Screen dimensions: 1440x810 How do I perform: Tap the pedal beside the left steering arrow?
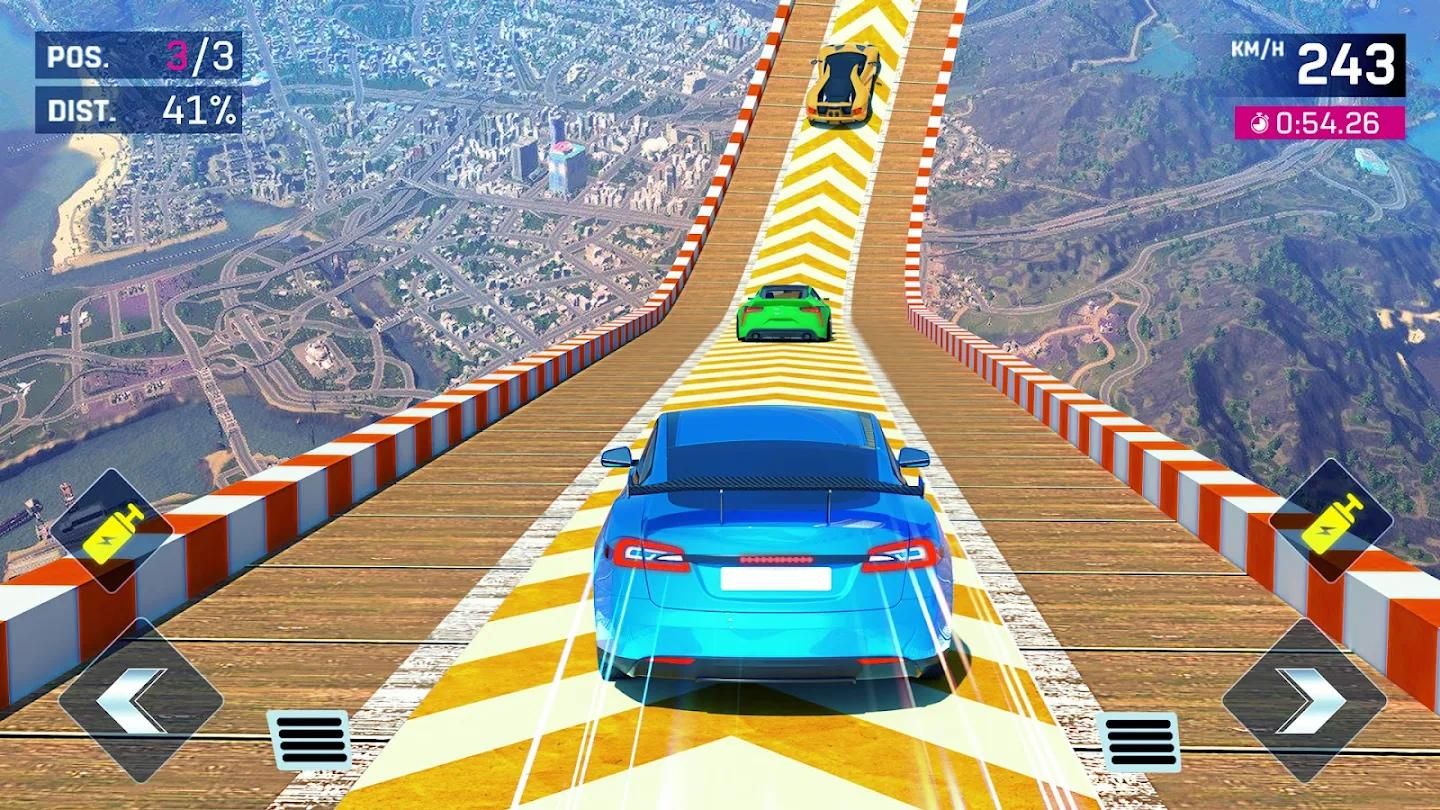pyautogui.click(x=309, y=741)
